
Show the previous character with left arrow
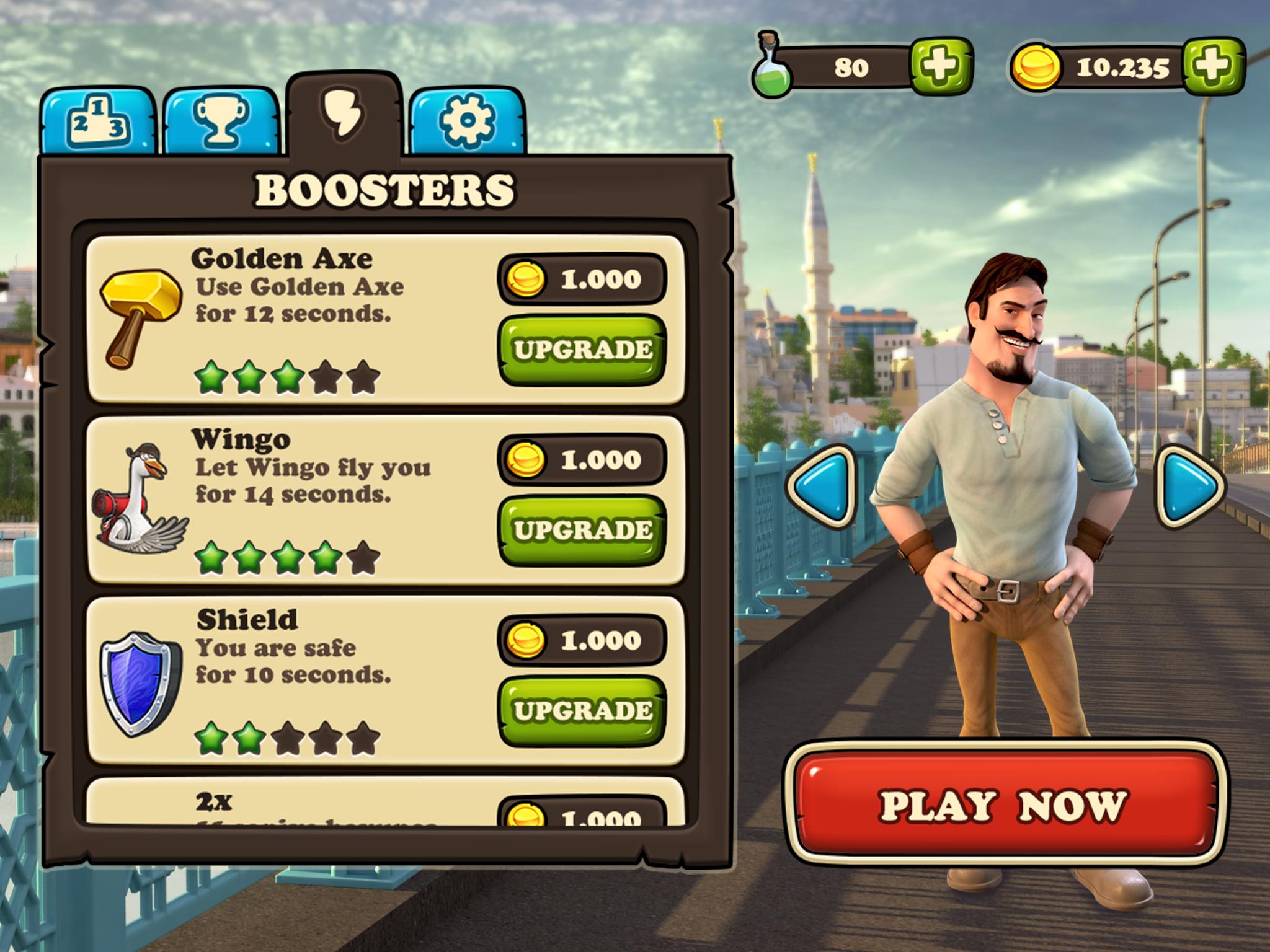pyautogui.click(x=821, y=487)
